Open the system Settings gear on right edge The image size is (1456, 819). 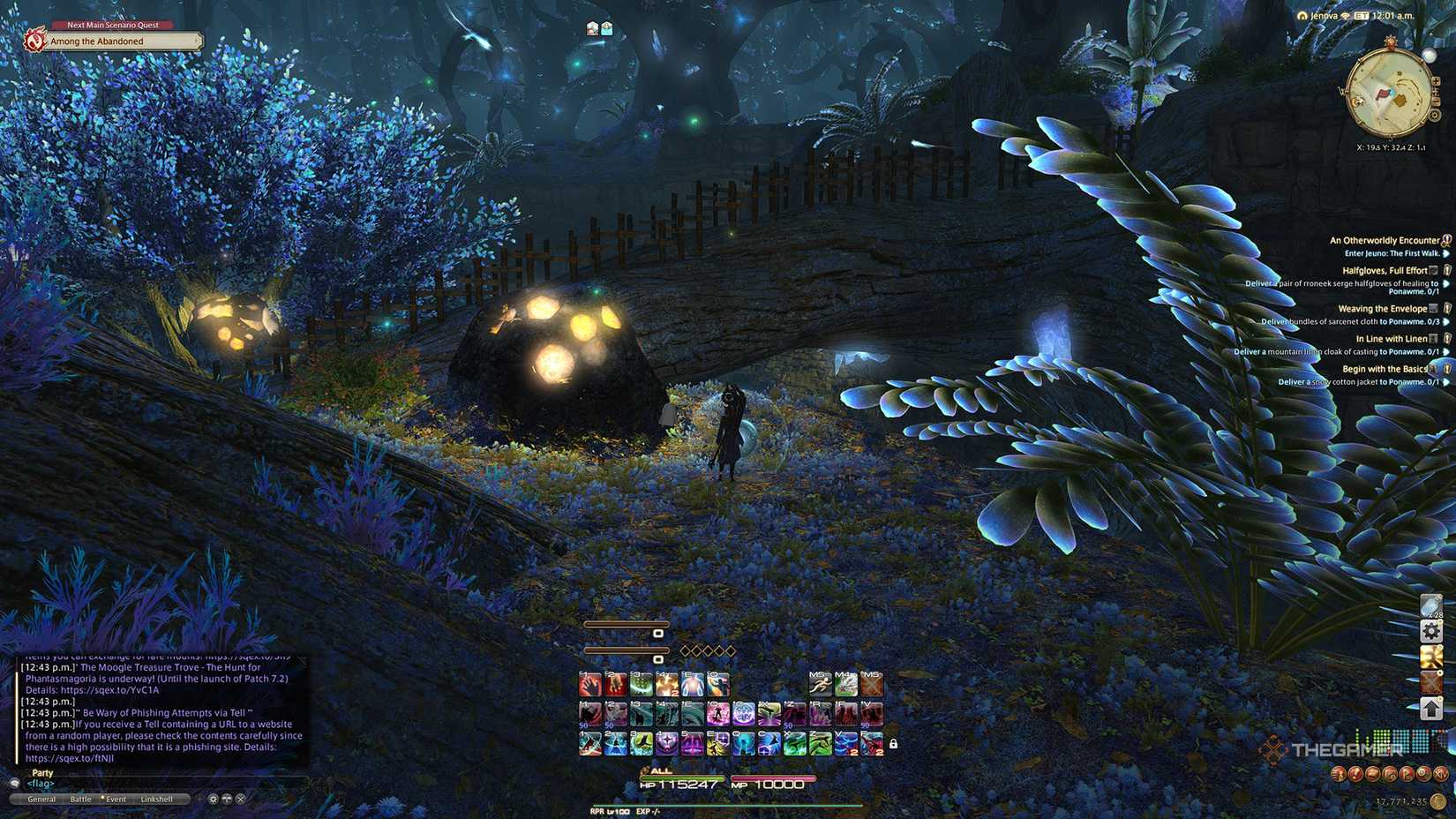(x=1432, y=631)
